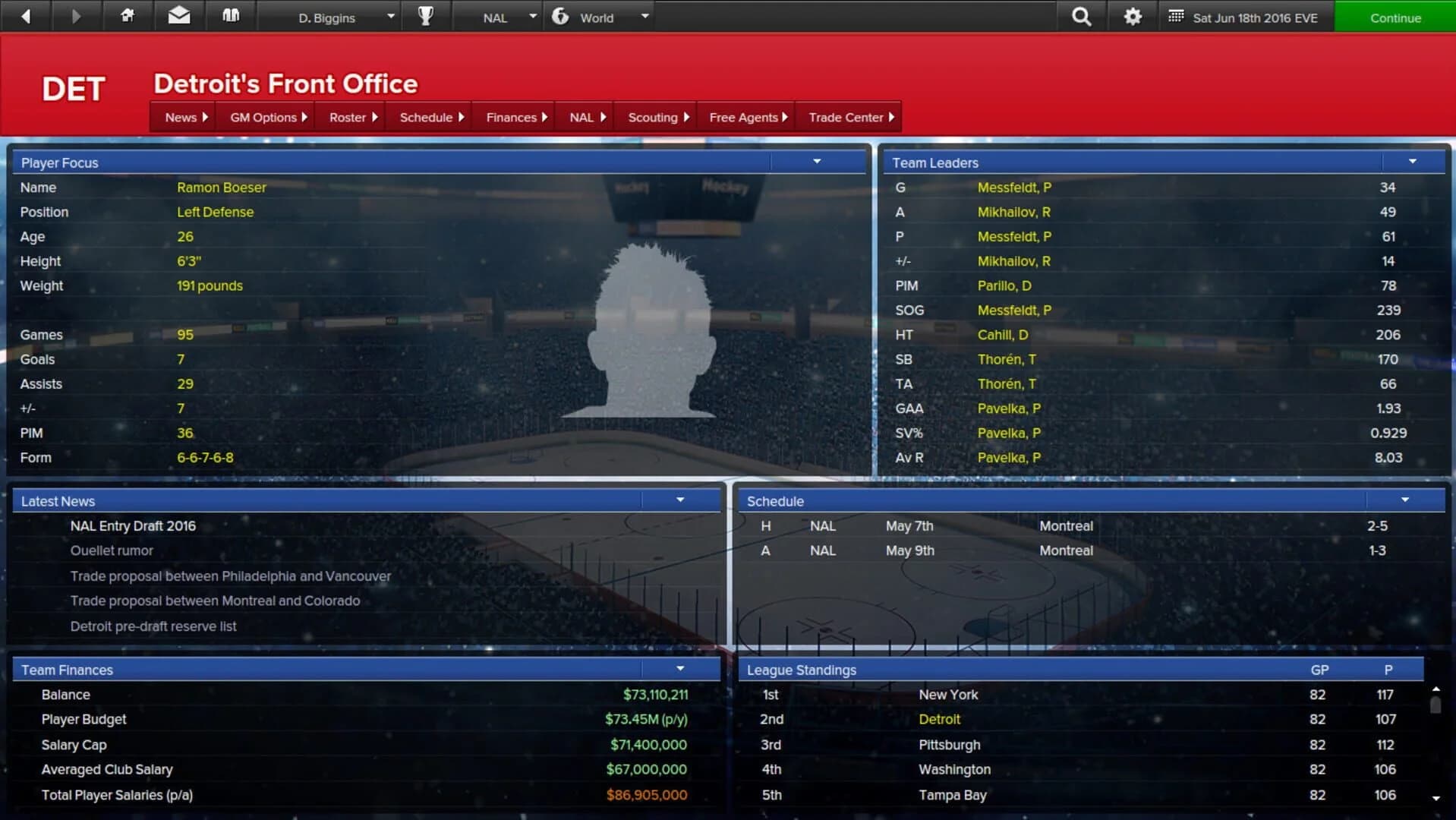Open competitions via the trophy icon
This screenshot has width=1456, height=820.
click(x=426, y=16)
